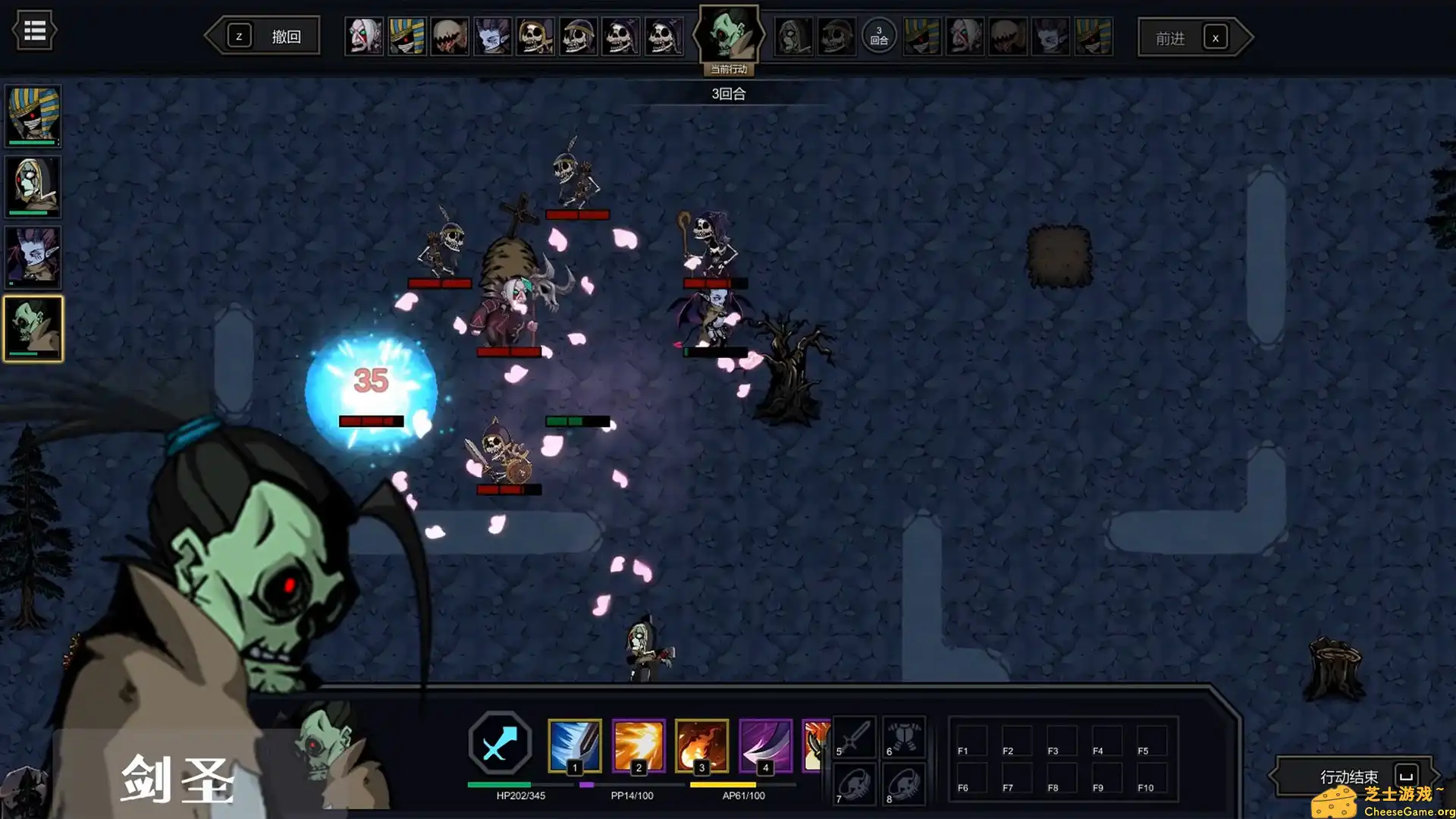
Task: Select the green zombie swordsman party portrait
Action: point(33,328)
